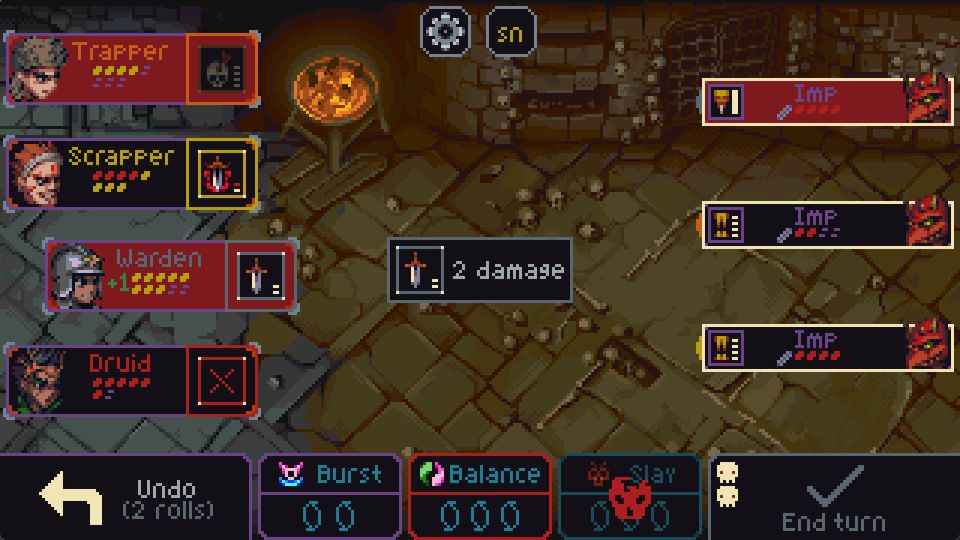Select the Trapper hero panel
The height and width of the screenshot is (540, 960).
click(x=98, y=68)
